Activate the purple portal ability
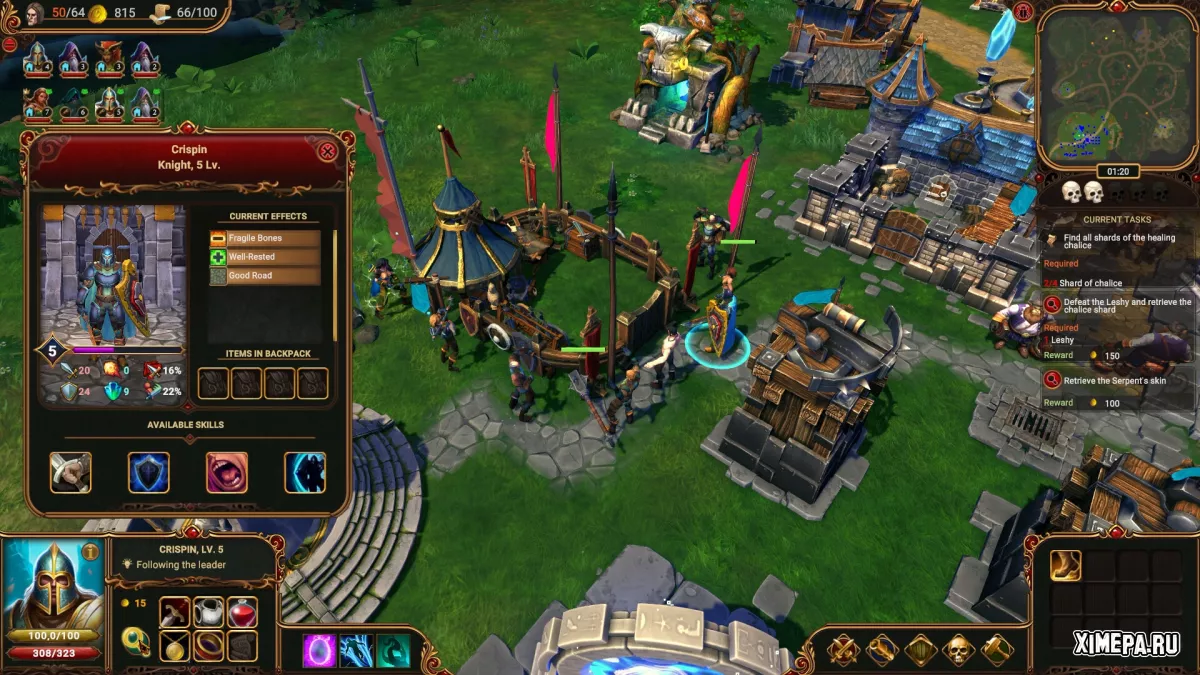 (x=320, y=651)
